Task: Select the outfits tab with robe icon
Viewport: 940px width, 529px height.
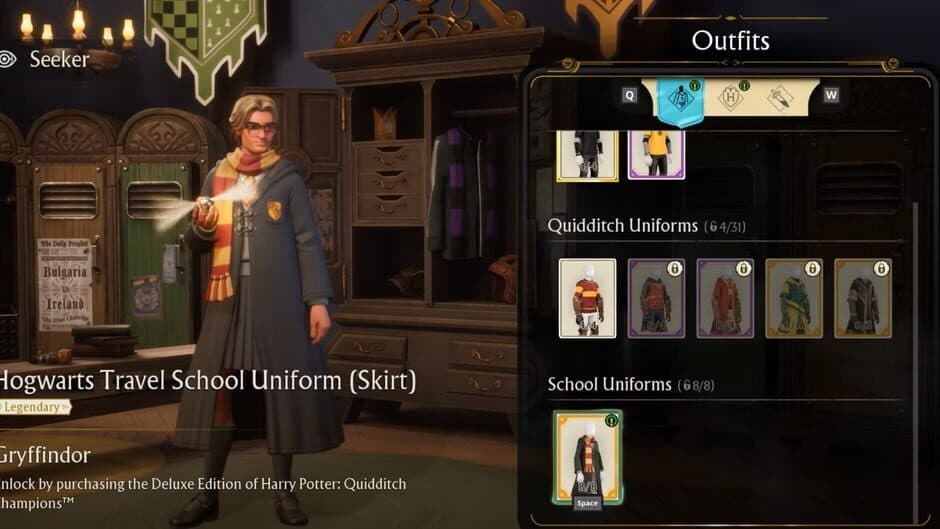Action: 681,98
